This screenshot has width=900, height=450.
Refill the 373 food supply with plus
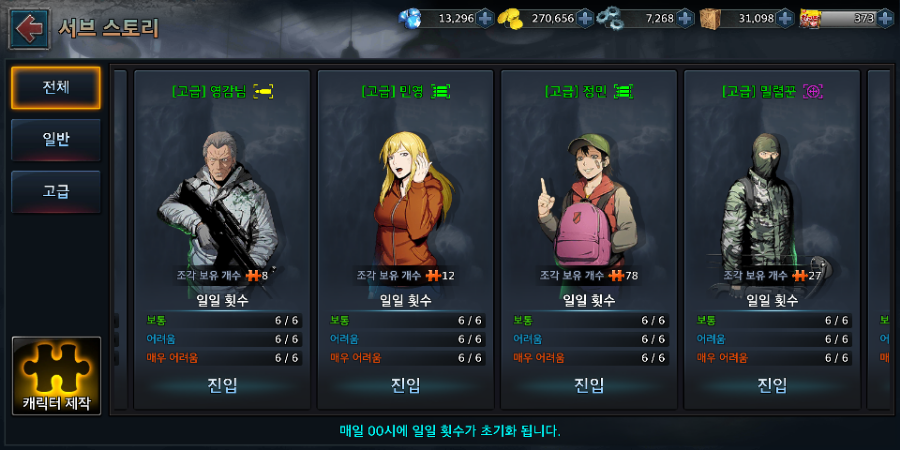point(886,18)
